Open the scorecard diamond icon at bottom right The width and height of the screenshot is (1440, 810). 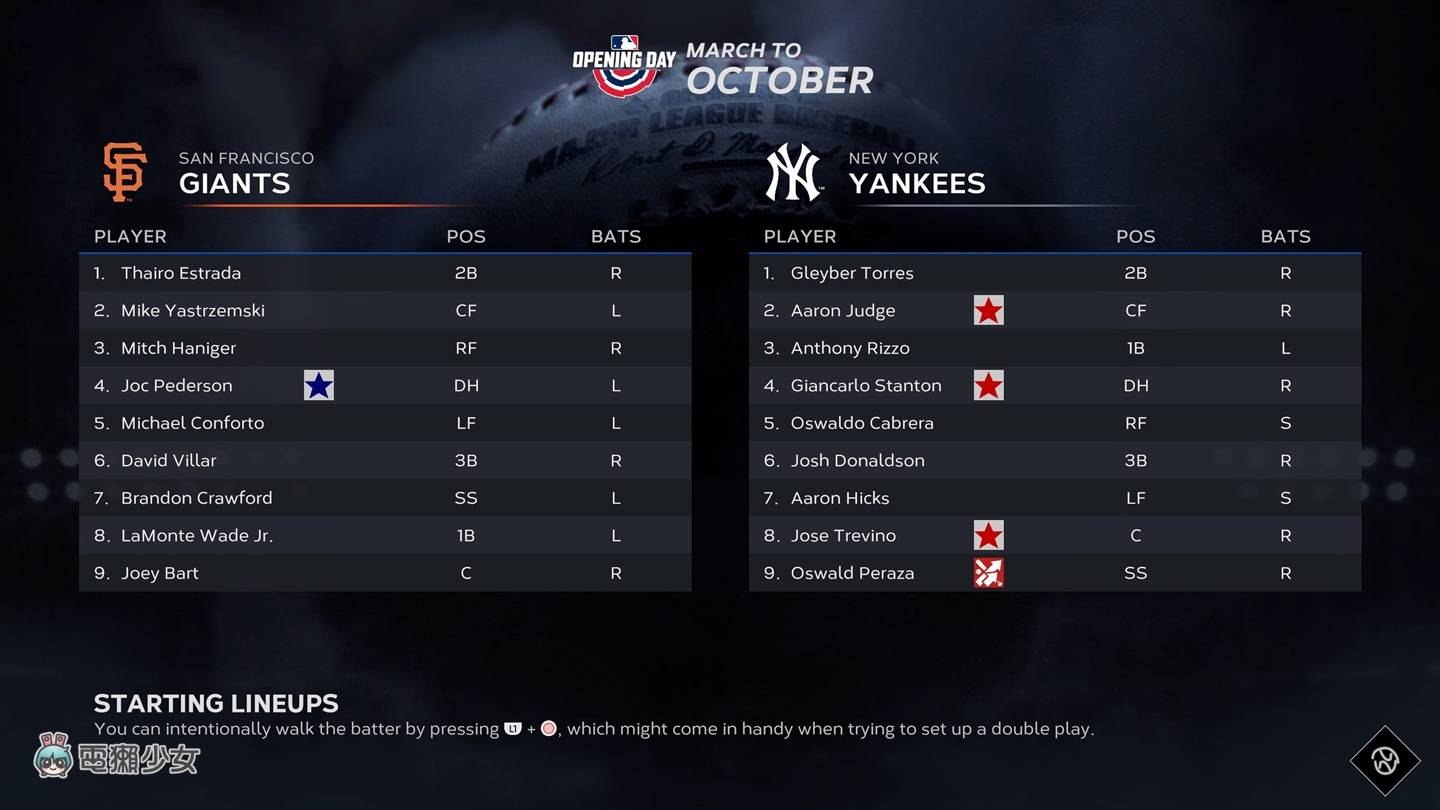click(x=1385, y=761)
